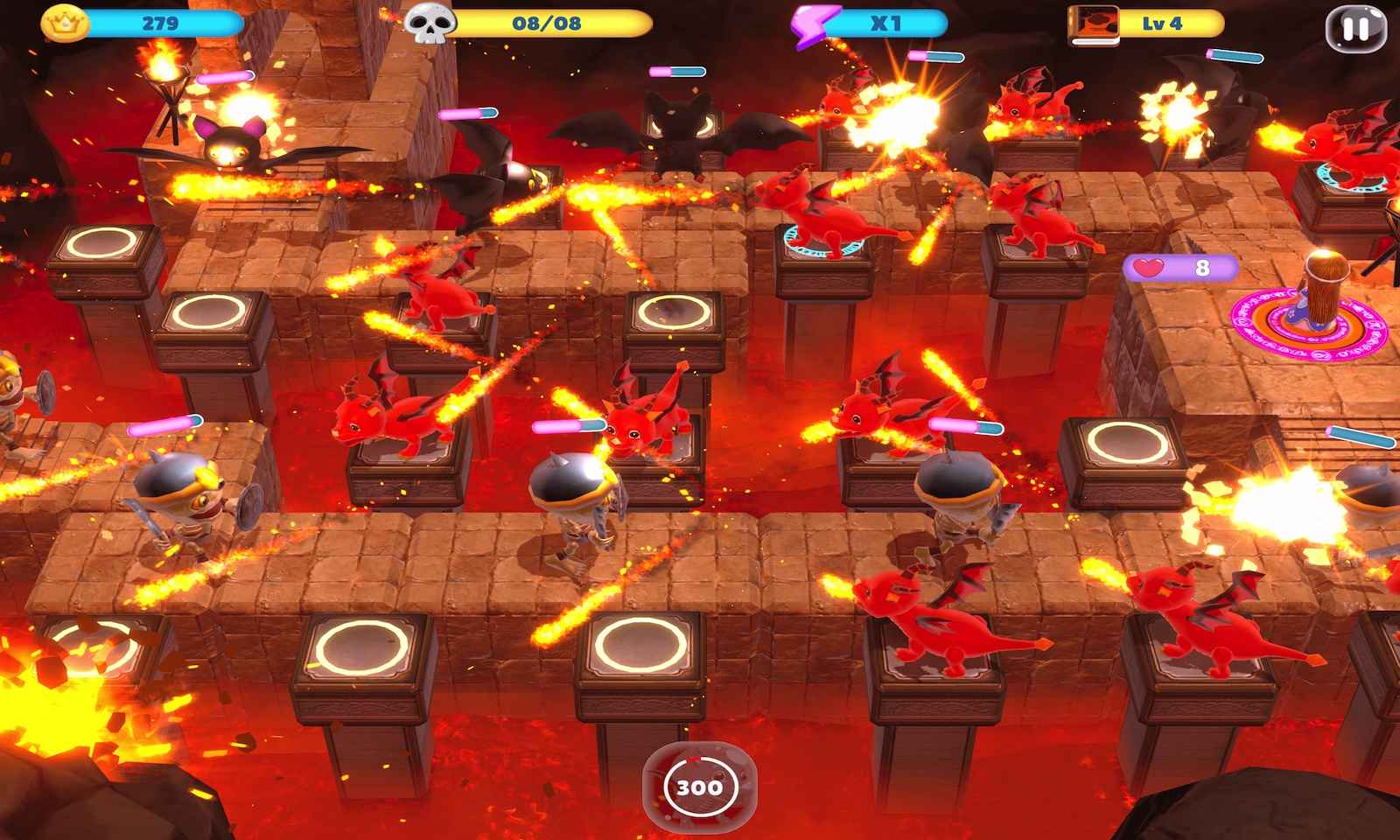
Task: Pause the game
Action: tap(1355, 27)
